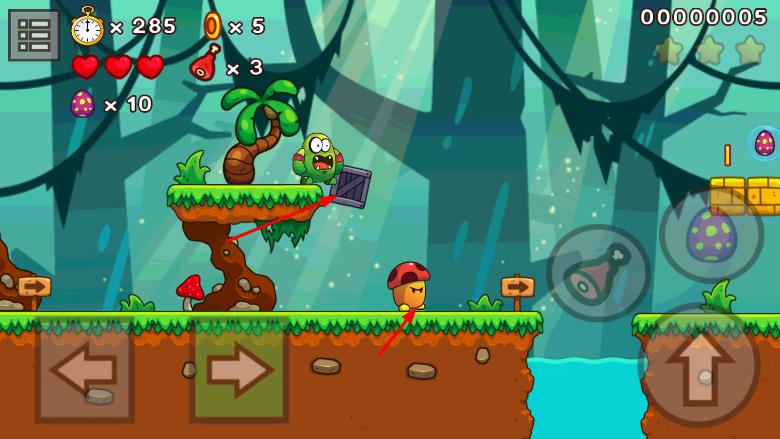Open the pause menu list button

point(34,35)
